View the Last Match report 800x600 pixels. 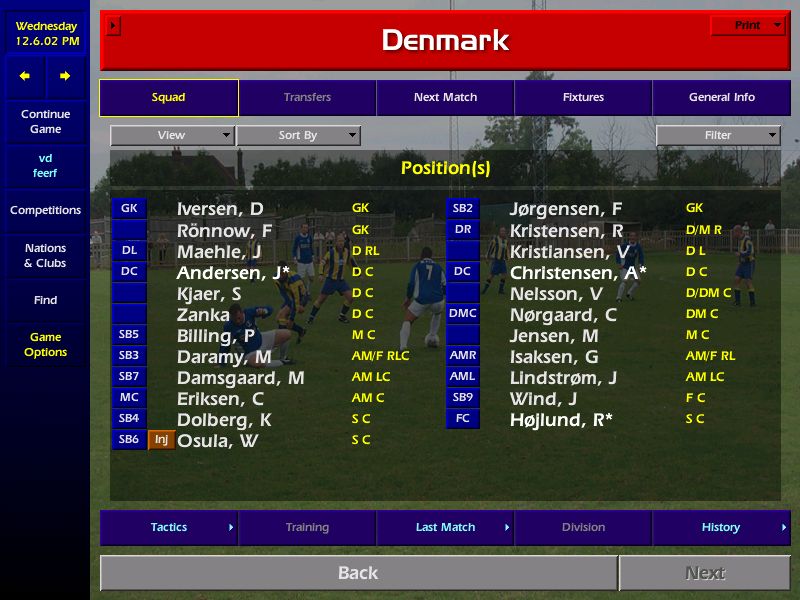coord(445,527)
